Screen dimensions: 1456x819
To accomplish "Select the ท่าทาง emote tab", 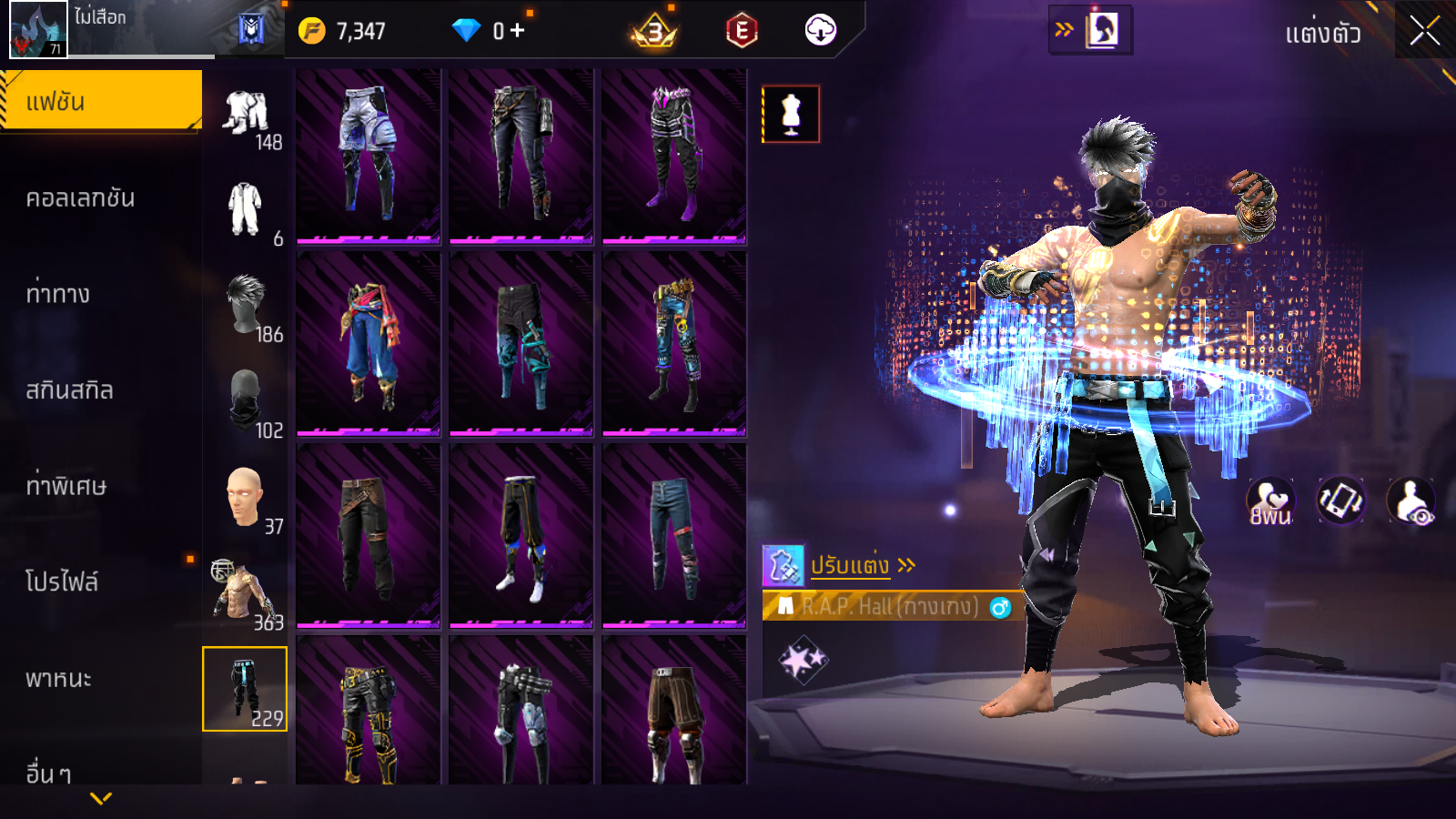I will coord(58,294).
